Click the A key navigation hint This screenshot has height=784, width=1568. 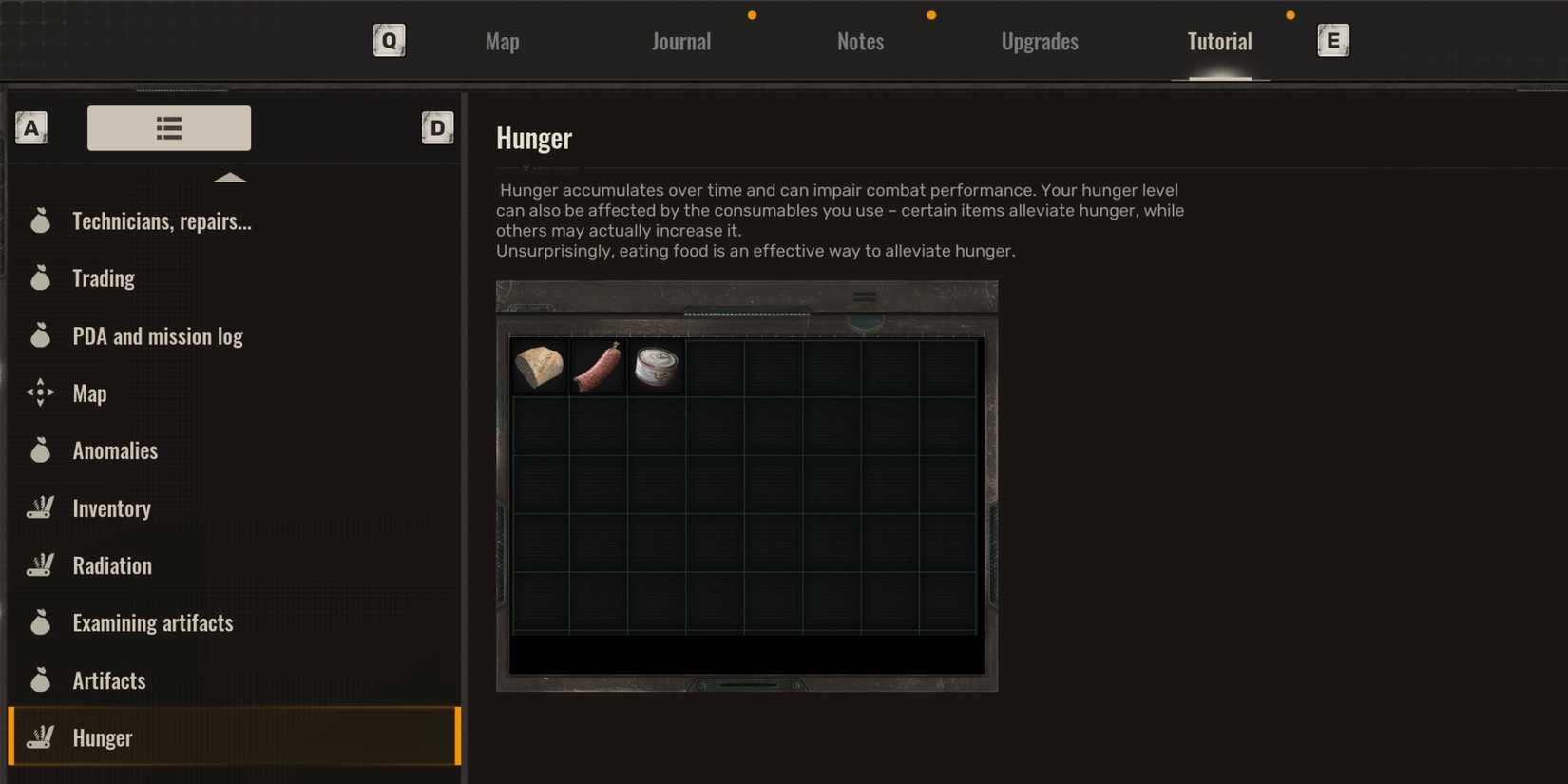pos(31,126)
